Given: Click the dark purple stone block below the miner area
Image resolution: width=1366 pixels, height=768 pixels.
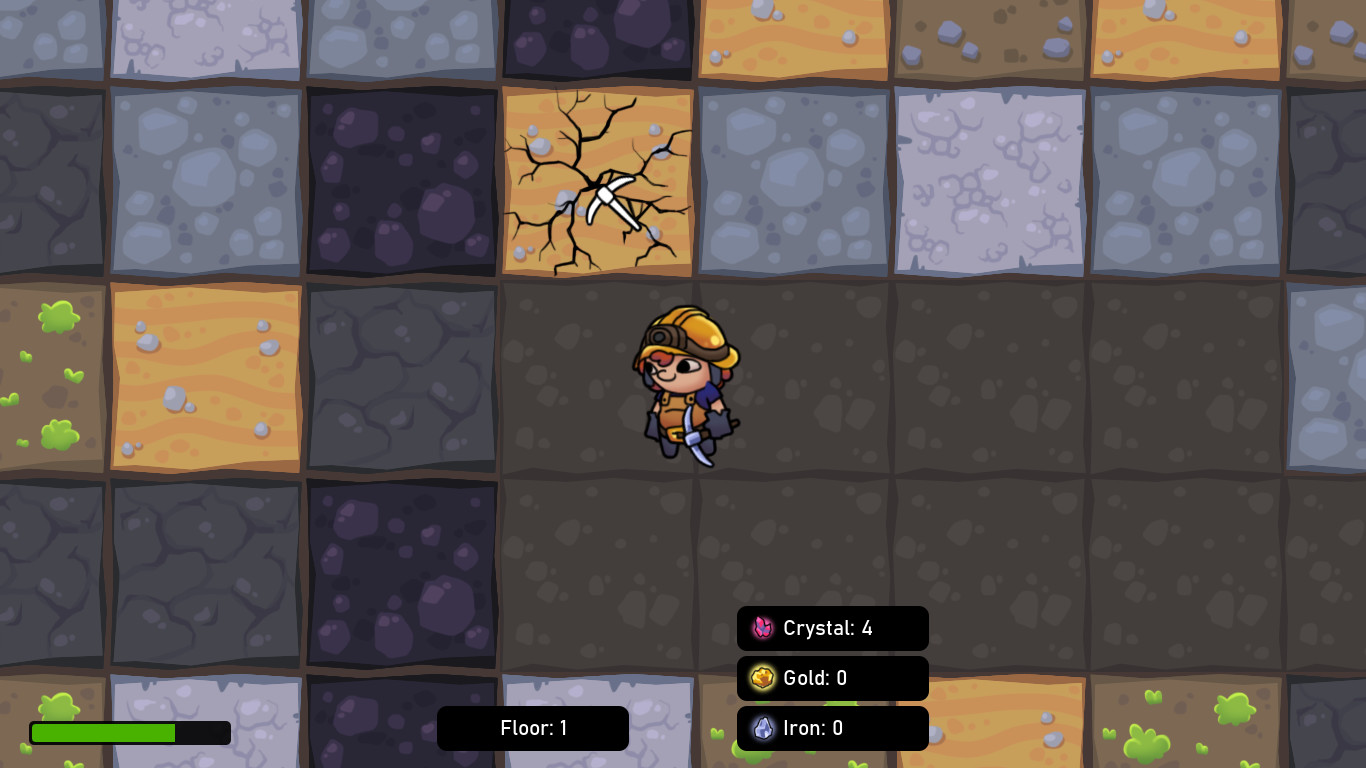Looking at the screenshot, I should point(402,570).
